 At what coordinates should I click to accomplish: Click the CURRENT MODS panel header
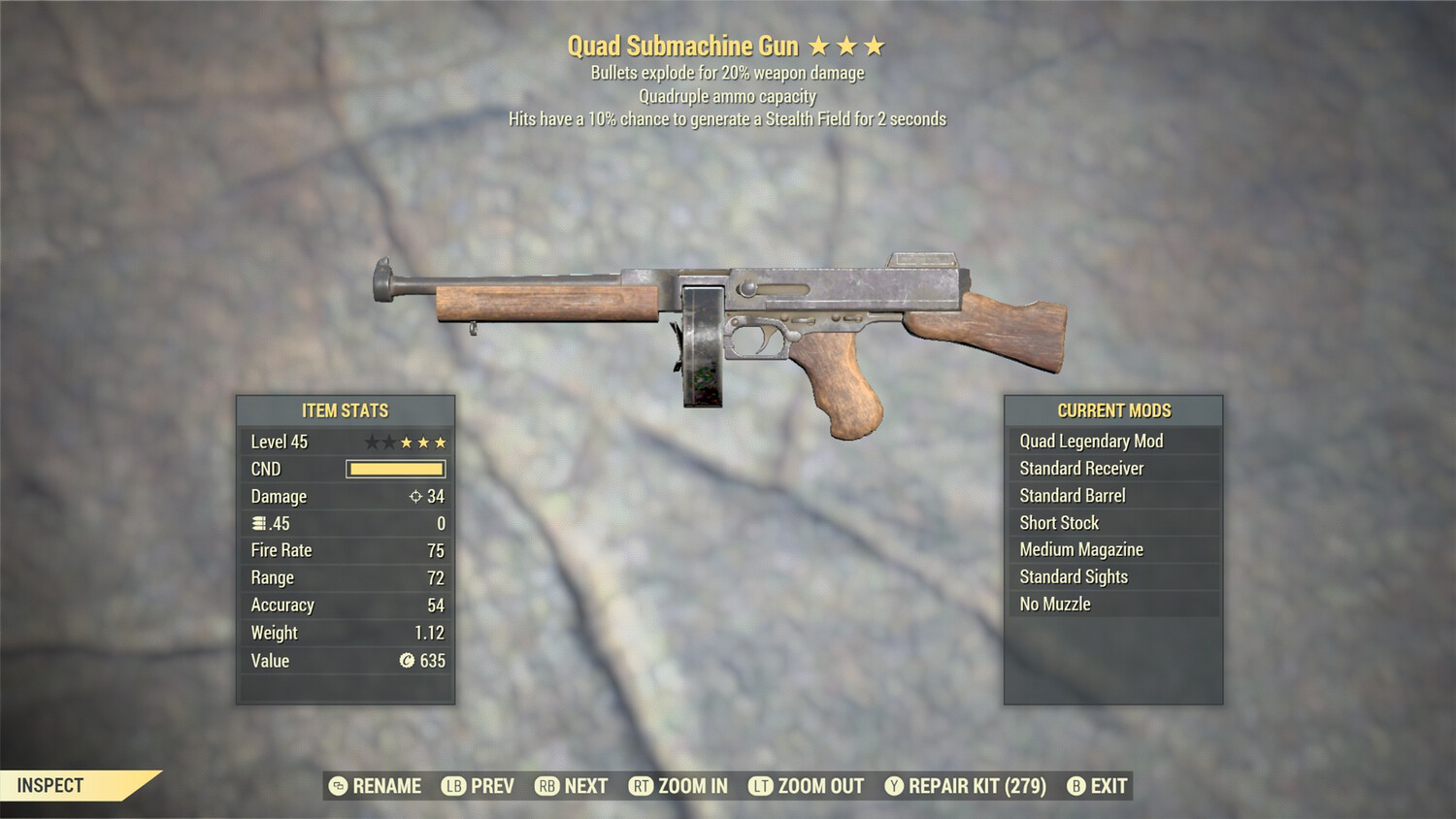(1113, 409)
